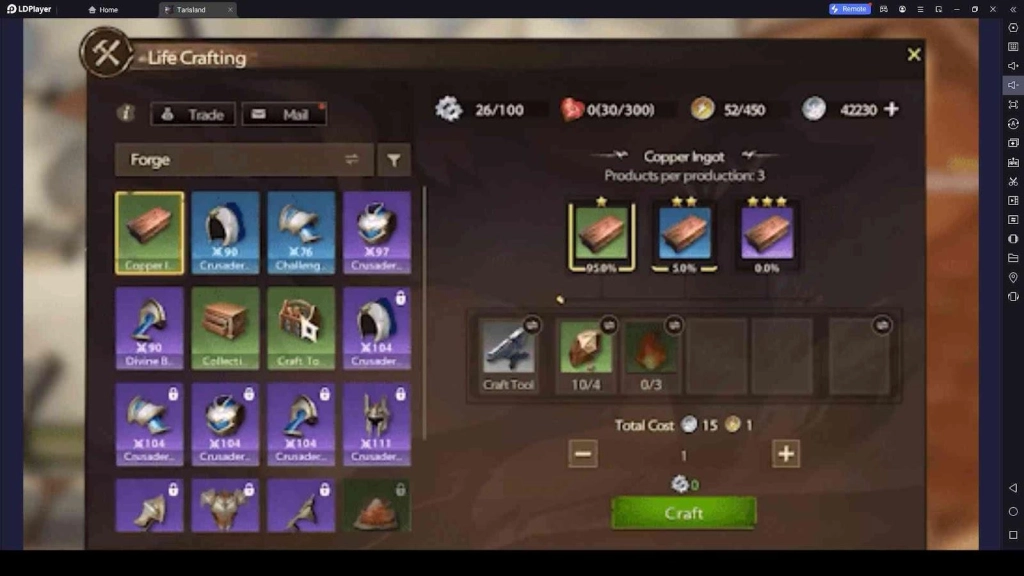Select the anvil Craft Tool material slot
This screenshot has height=576, width=1024.
(509, 353)
